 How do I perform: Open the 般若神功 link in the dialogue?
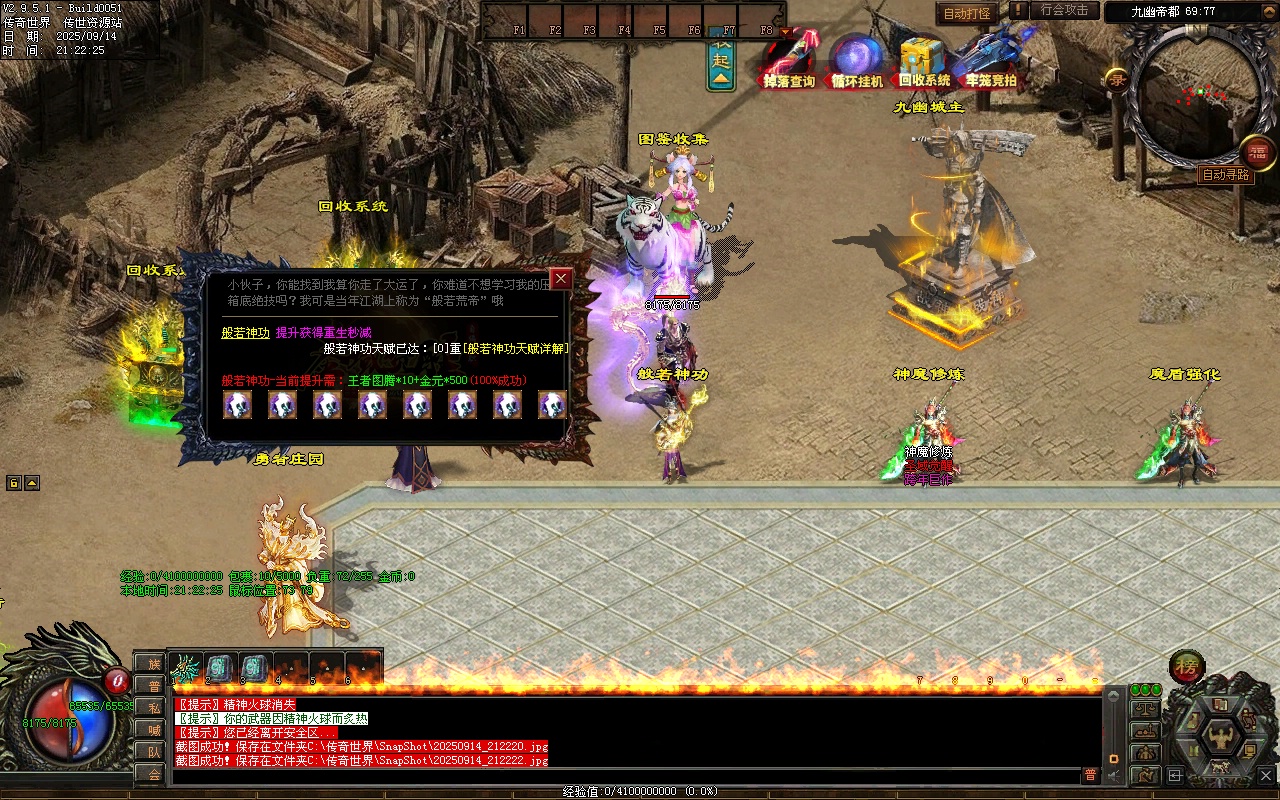click(245, 333)
